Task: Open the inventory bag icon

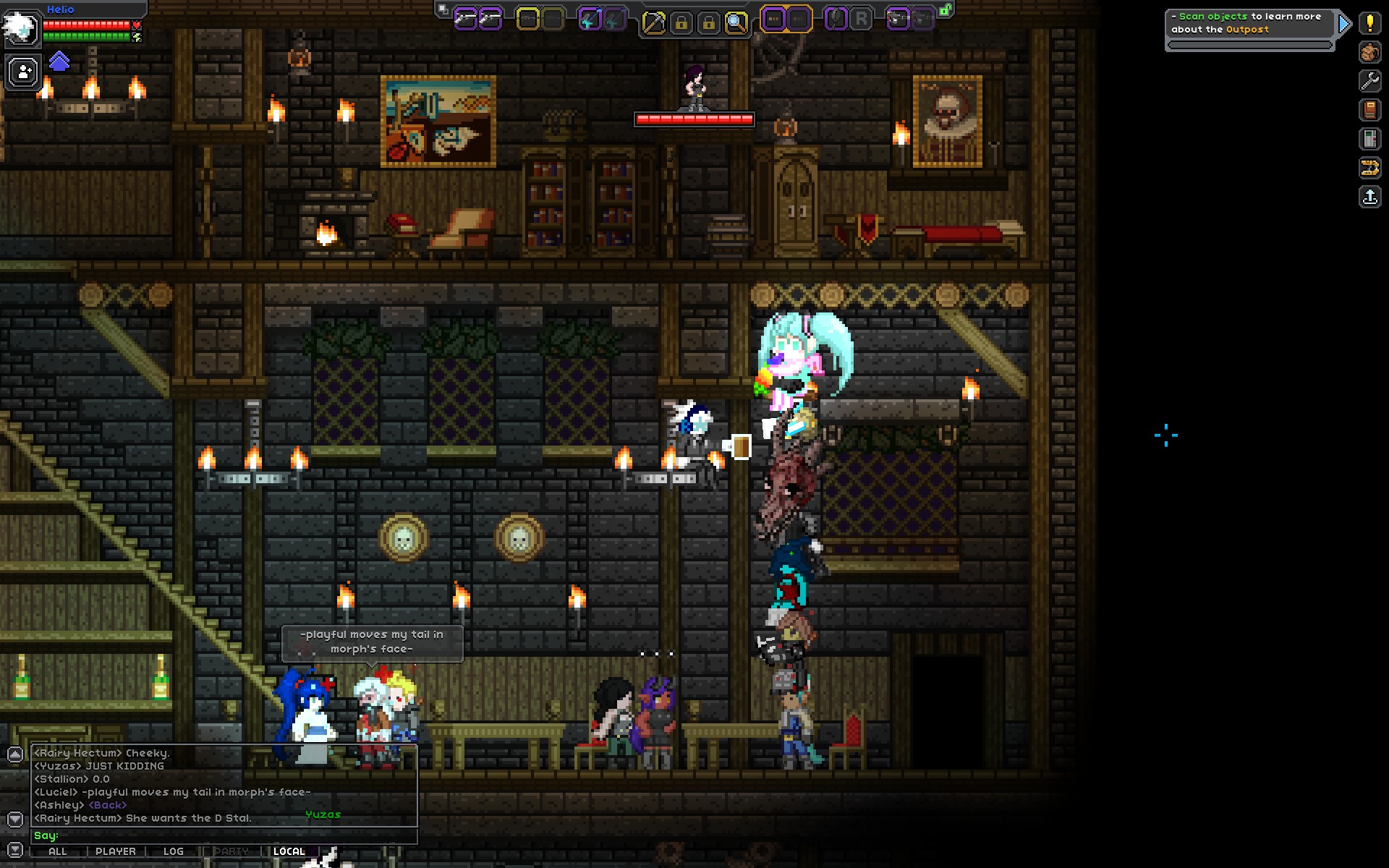Action: click(x=1368, y=52)
